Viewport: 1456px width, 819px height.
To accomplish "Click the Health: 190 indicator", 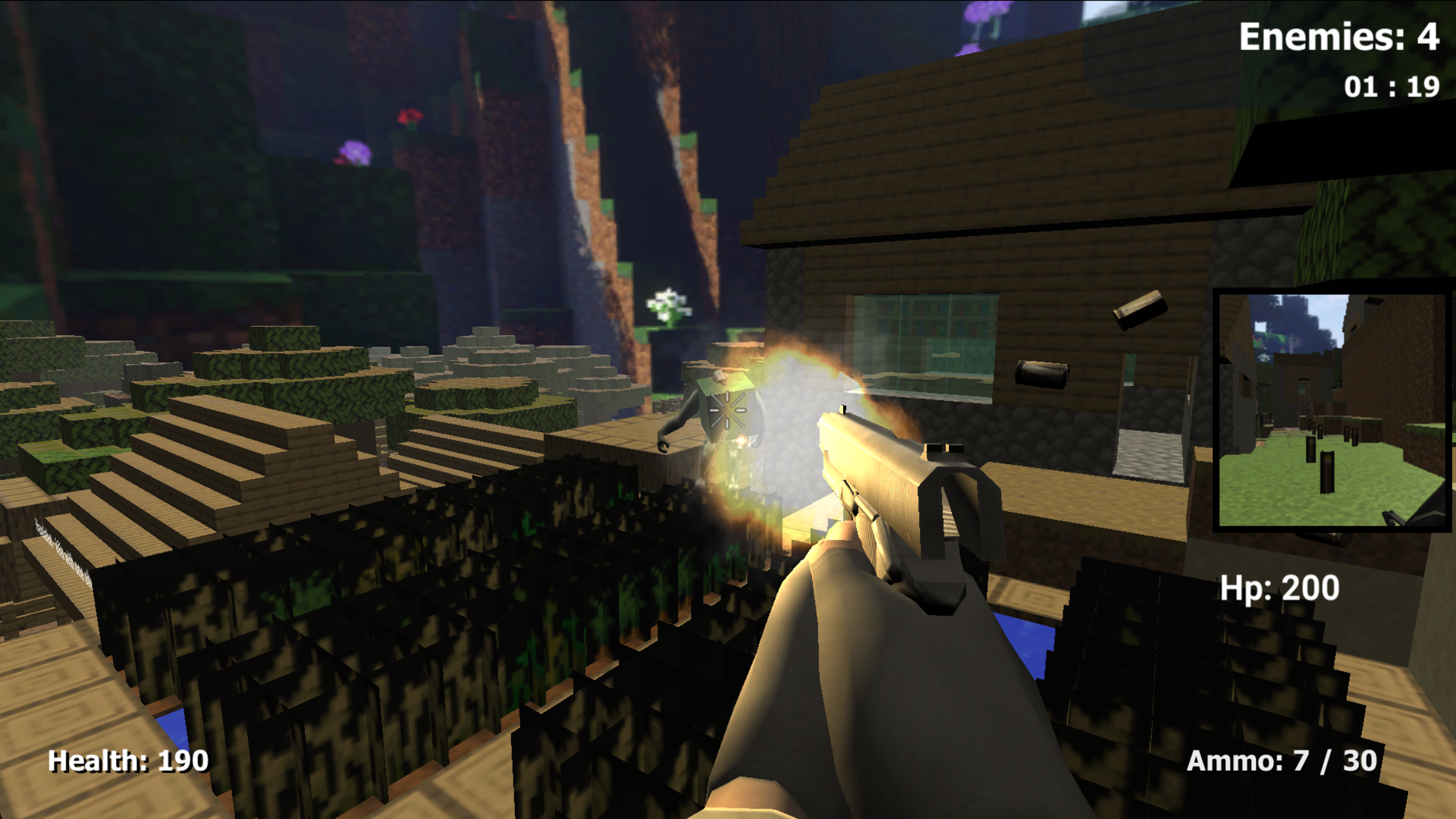I will [127, 761].
